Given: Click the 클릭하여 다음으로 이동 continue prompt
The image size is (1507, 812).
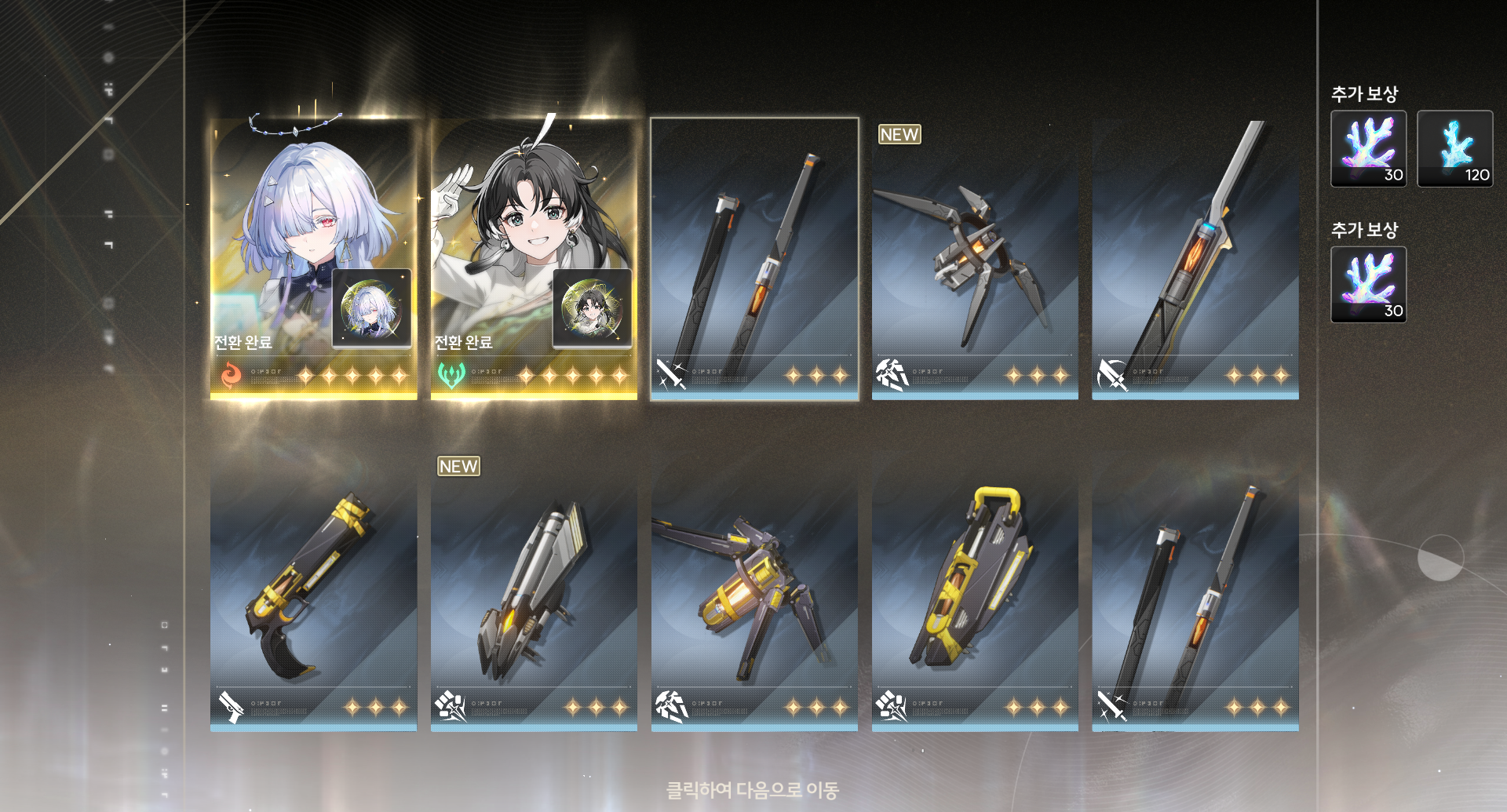Looking at the screenshot, I should coord(752,789).
